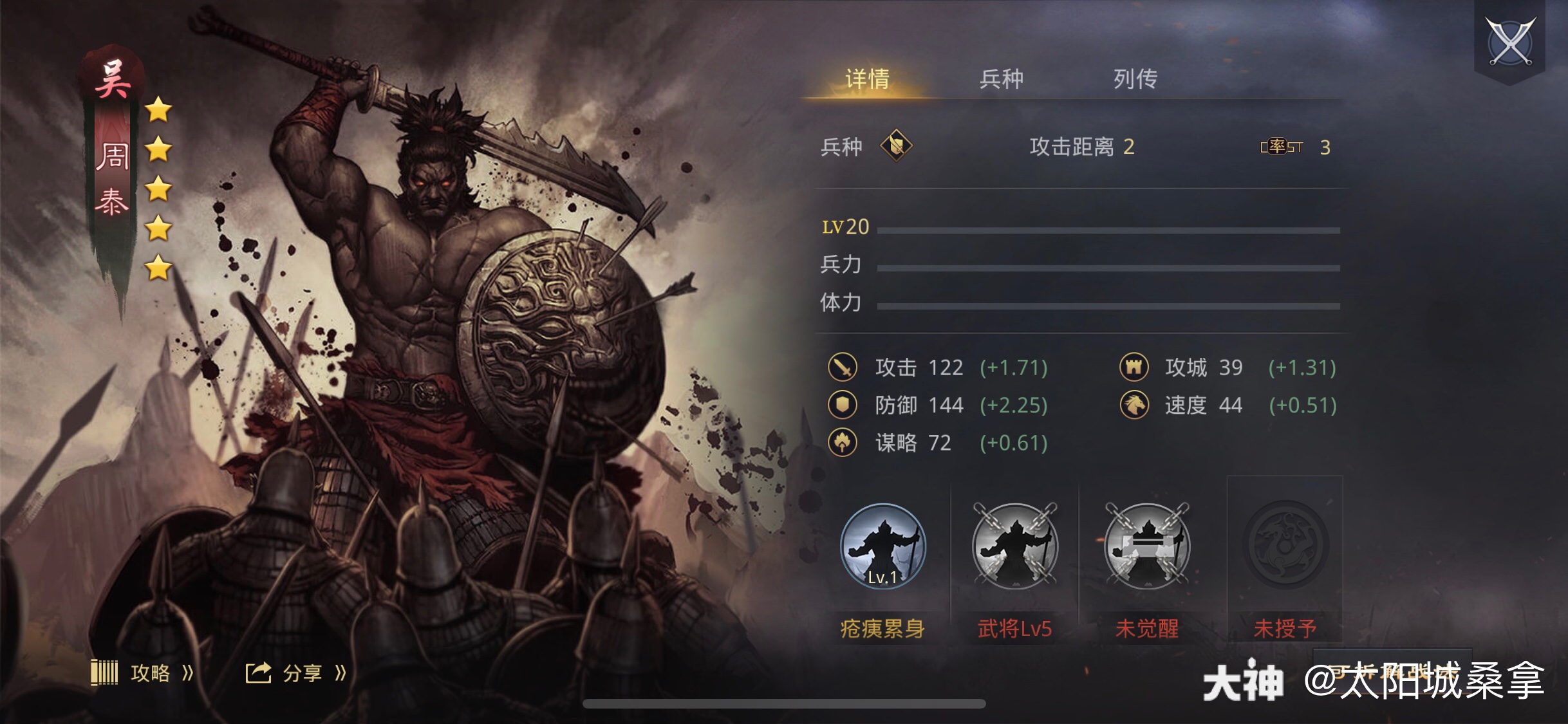
Task: Click the 攻略 guide stripes icon
Action: (x=106, y=673)
